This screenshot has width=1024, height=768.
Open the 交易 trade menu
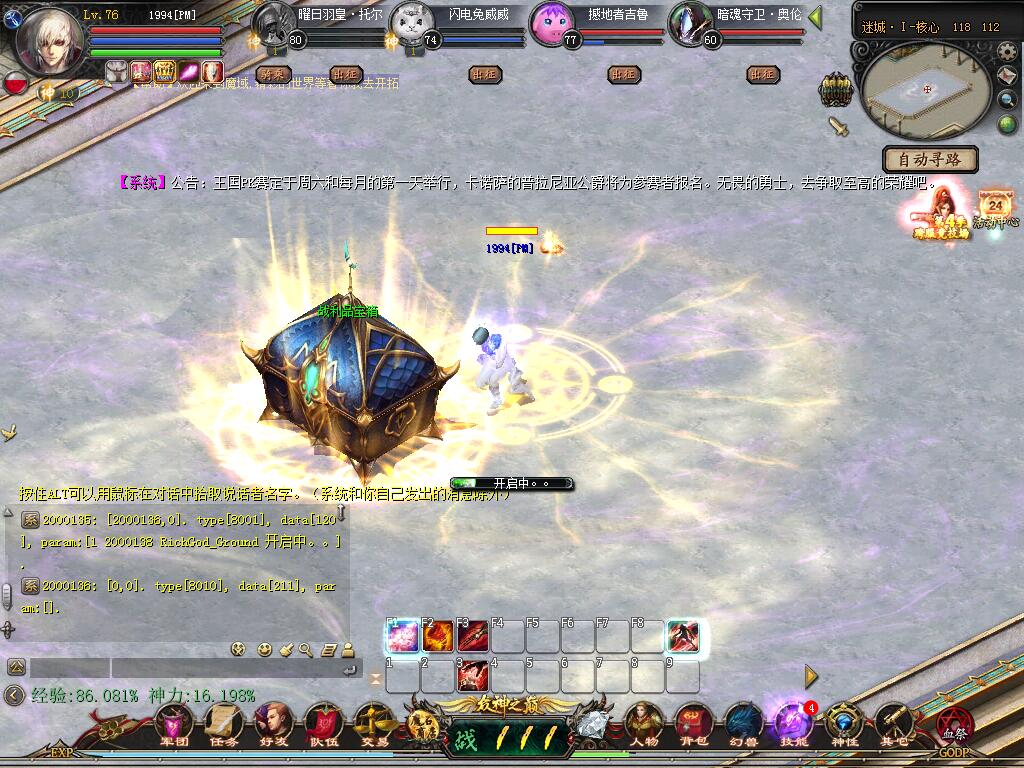(372, 723)
